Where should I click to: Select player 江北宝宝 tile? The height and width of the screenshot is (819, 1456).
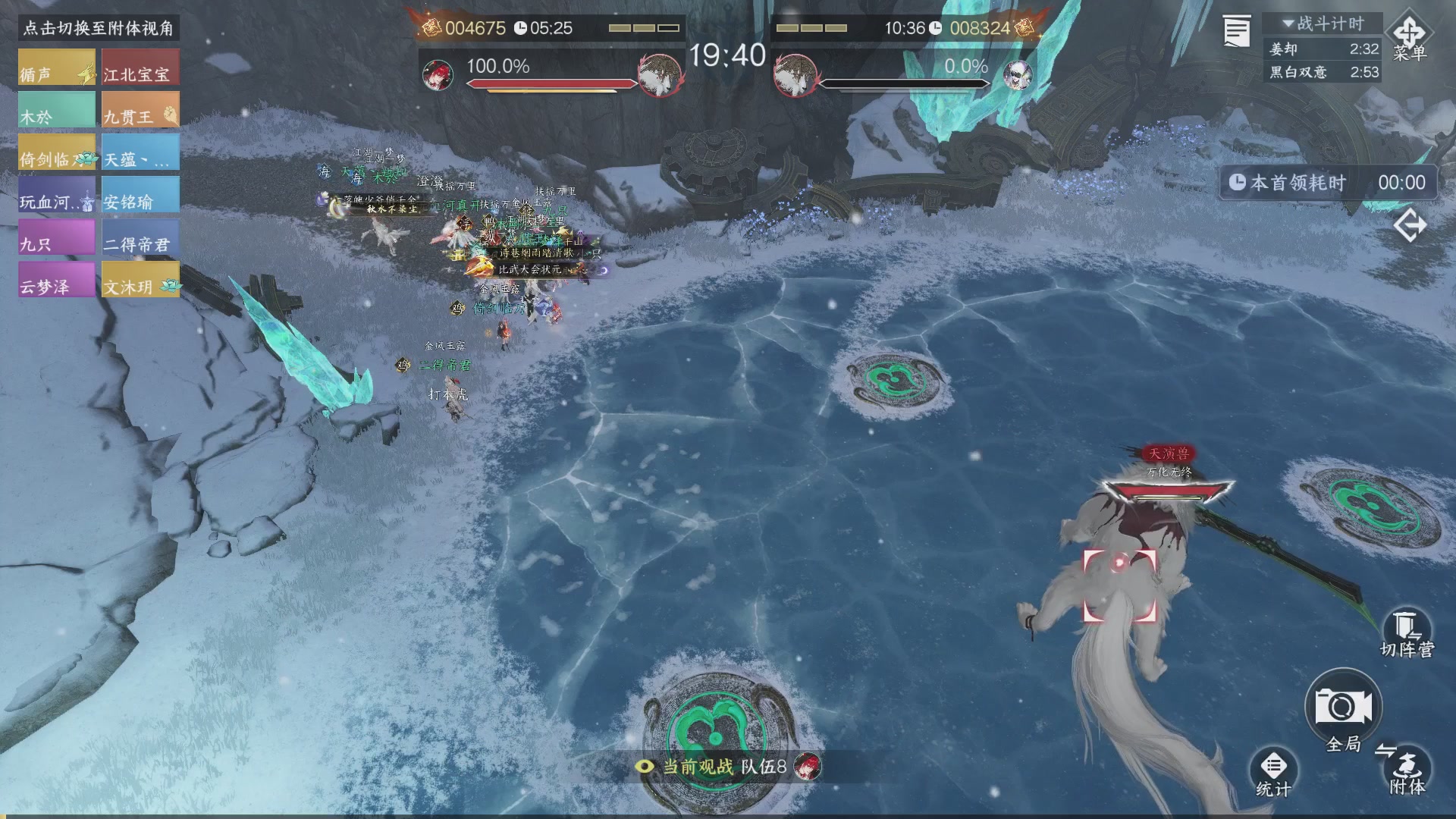pyautogui.click(x=140, y=68)
